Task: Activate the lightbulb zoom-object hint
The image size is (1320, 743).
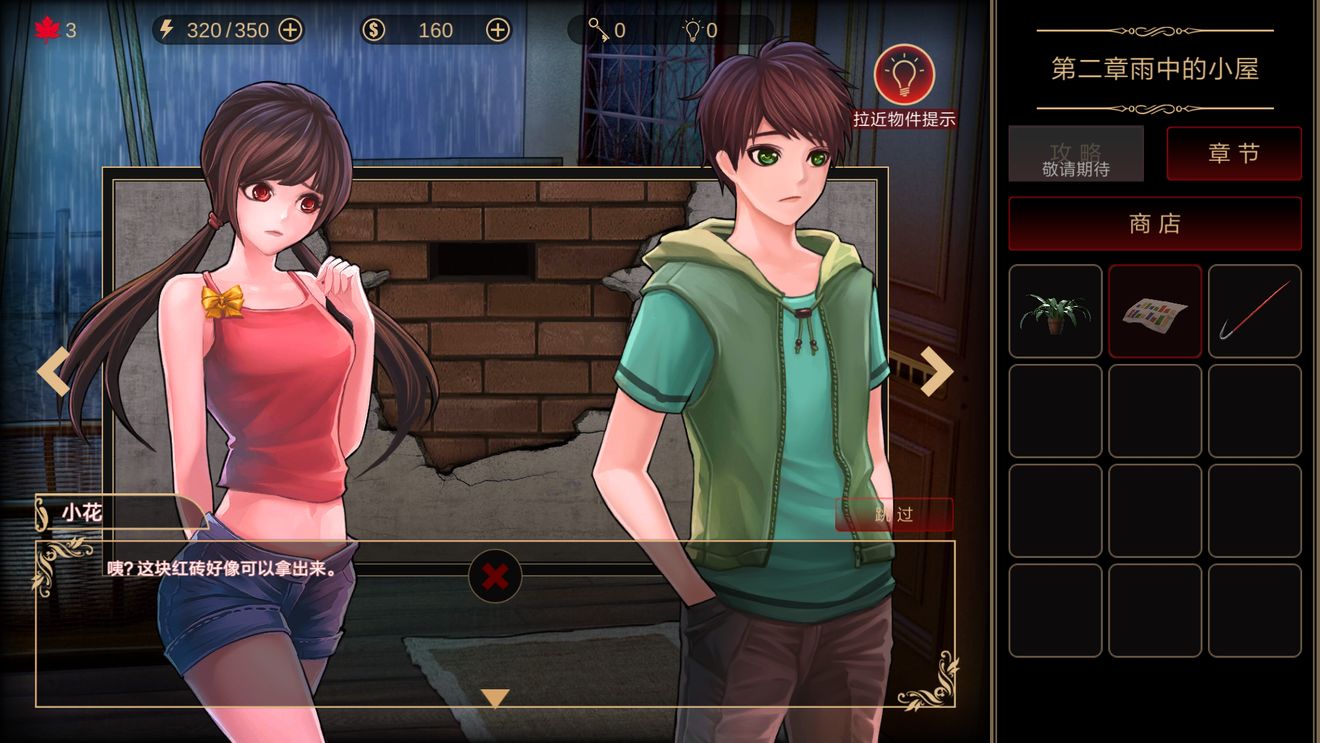Action: pyautogui.click(x=904, y=75)
